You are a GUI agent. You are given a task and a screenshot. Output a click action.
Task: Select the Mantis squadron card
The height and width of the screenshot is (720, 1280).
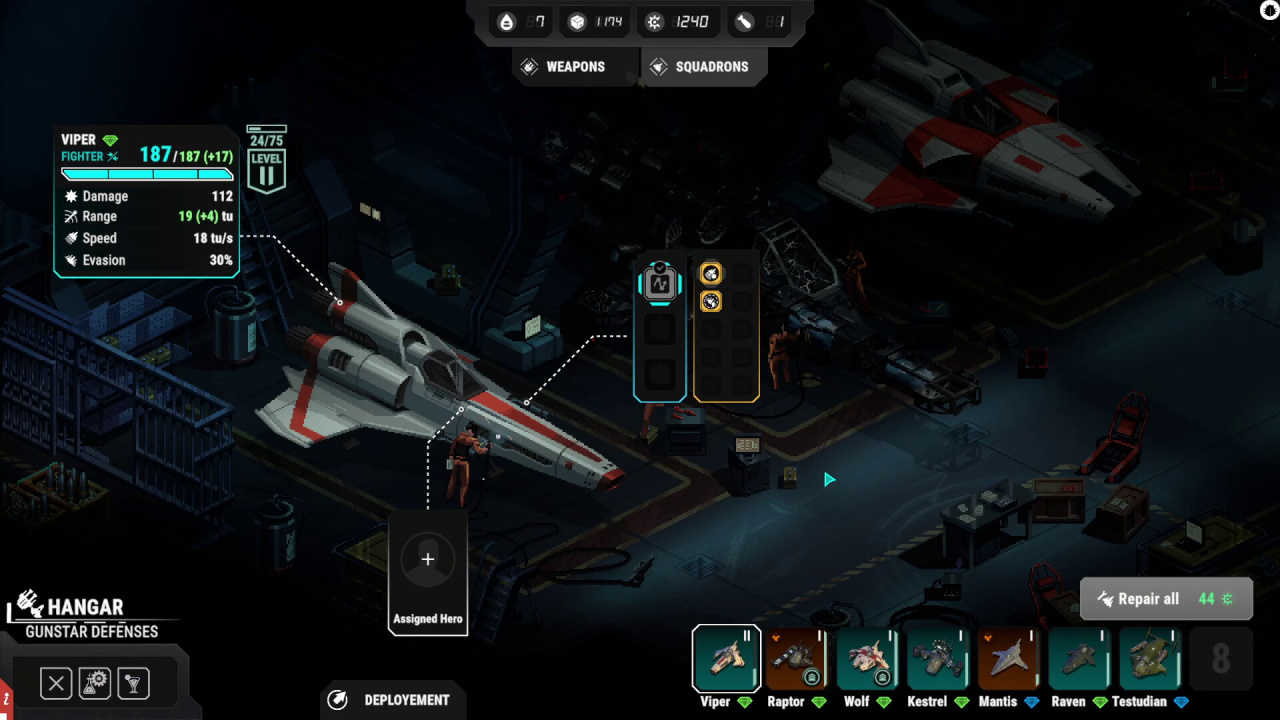point(1008,659)
